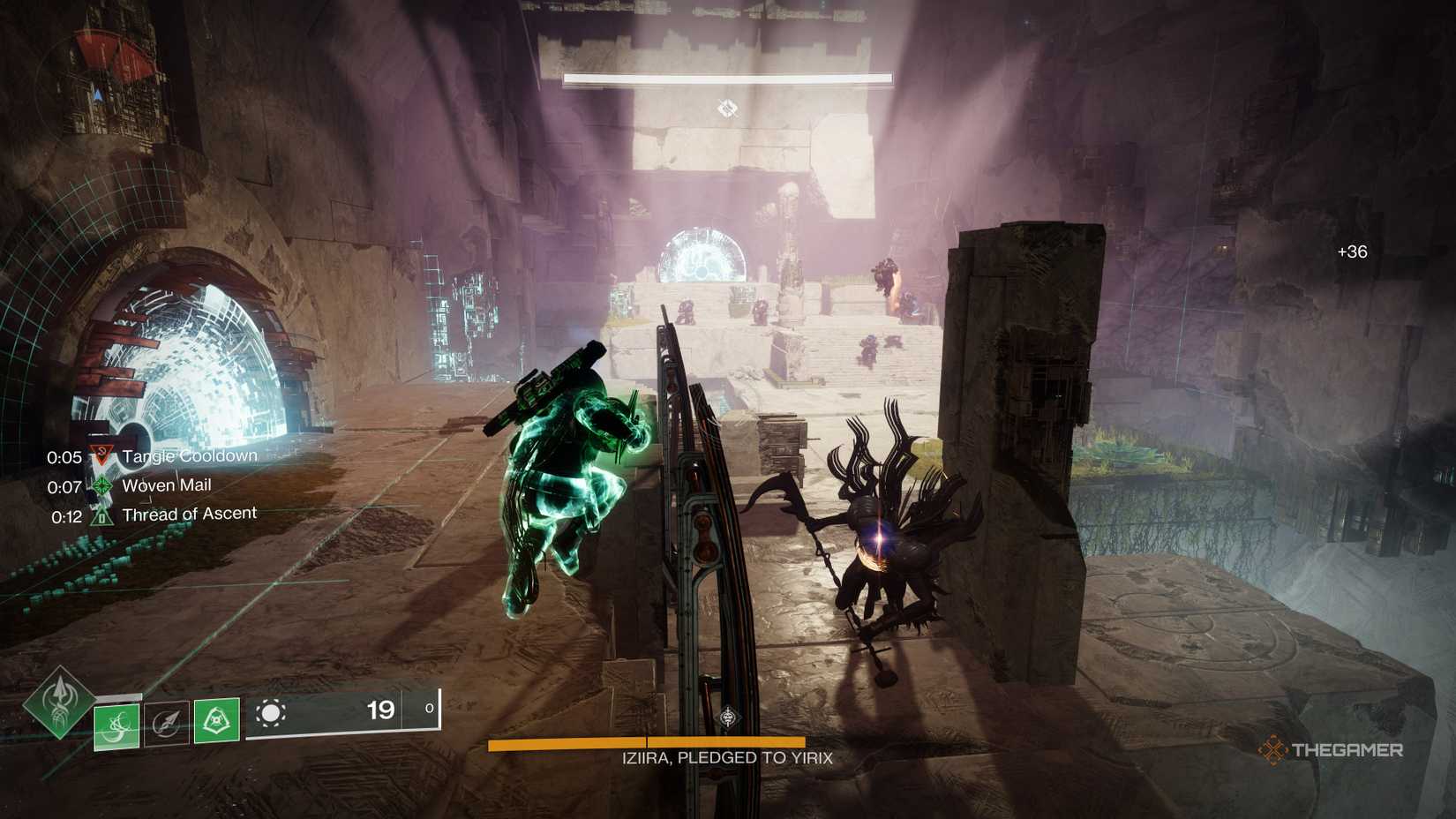Select the Woven Mail buff icon
Screen dimensions: 1456x819
click(102, 486)
